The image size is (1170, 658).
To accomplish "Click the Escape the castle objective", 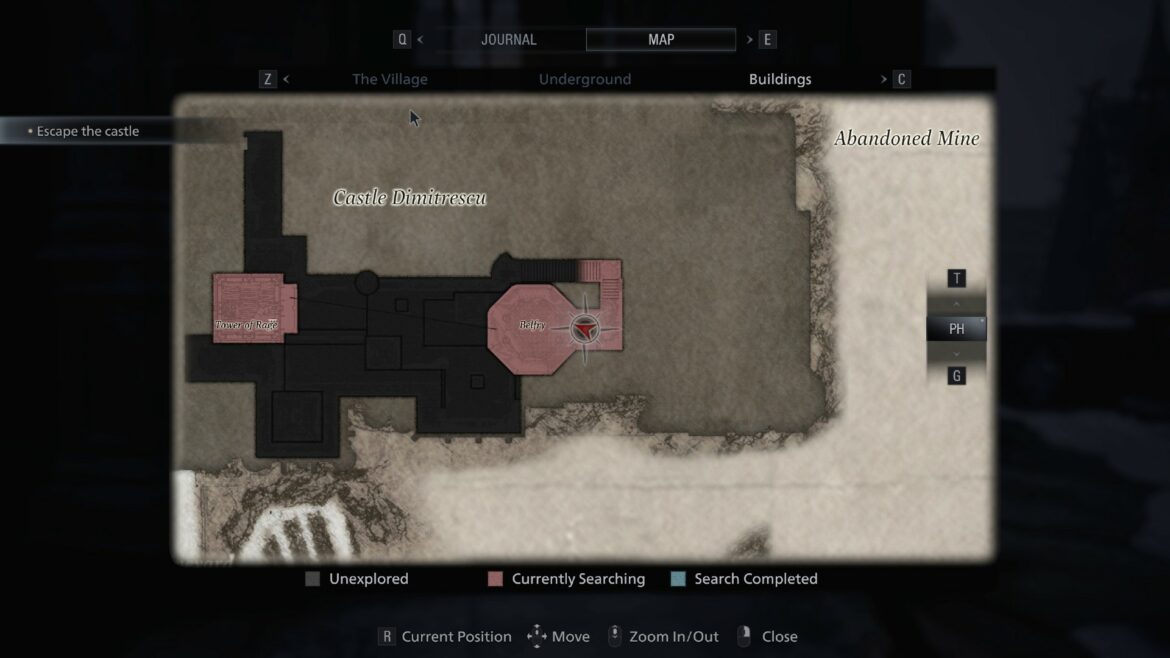I will point(88,131).
